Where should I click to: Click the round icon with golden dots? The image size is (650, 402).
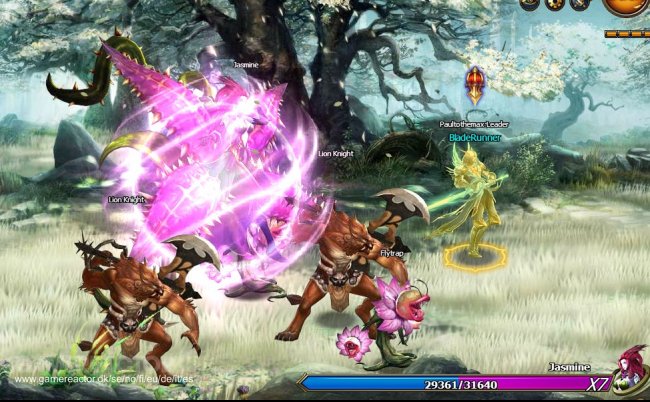[x=556, y=4]
